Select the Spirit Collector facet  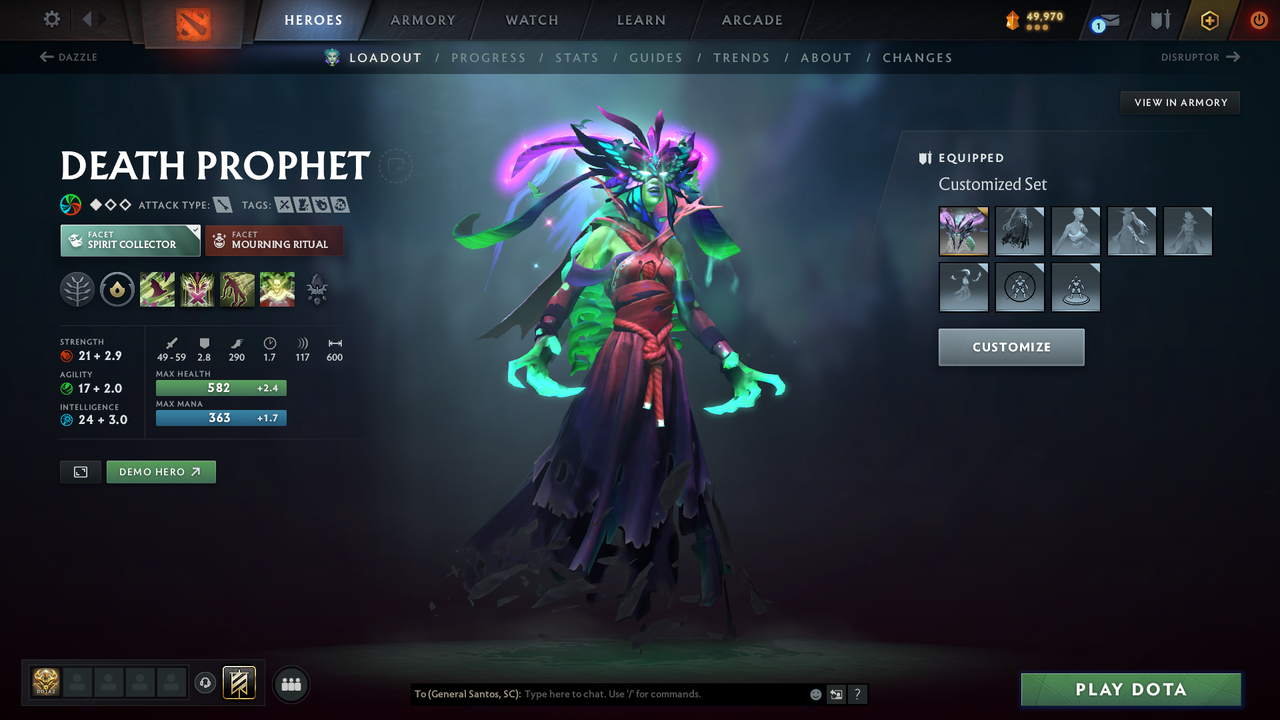(129, 240)
